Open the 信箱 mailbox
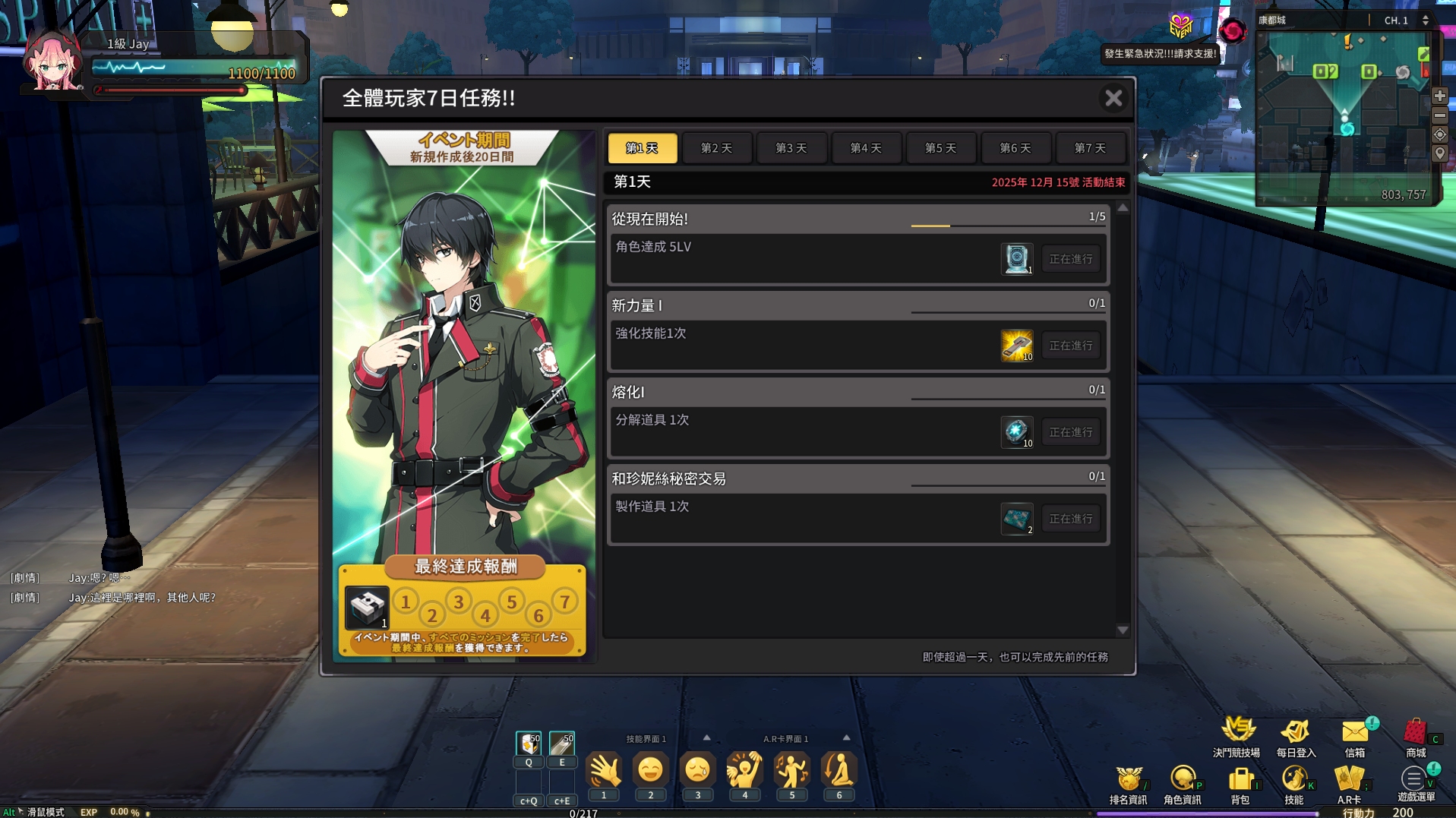The height and width of the screenshot is (818, 1456). click(1355, 737)
